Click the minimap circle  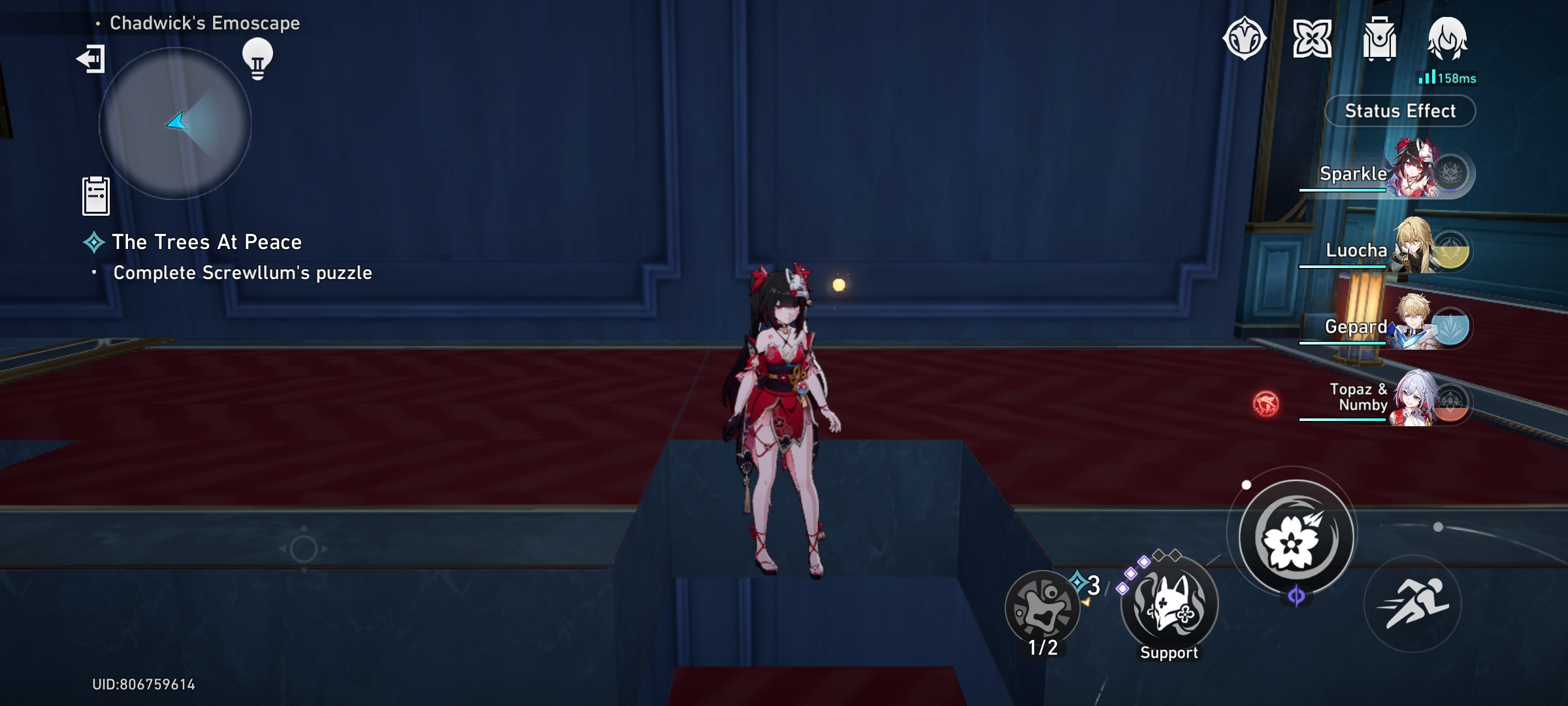(176, 124)
